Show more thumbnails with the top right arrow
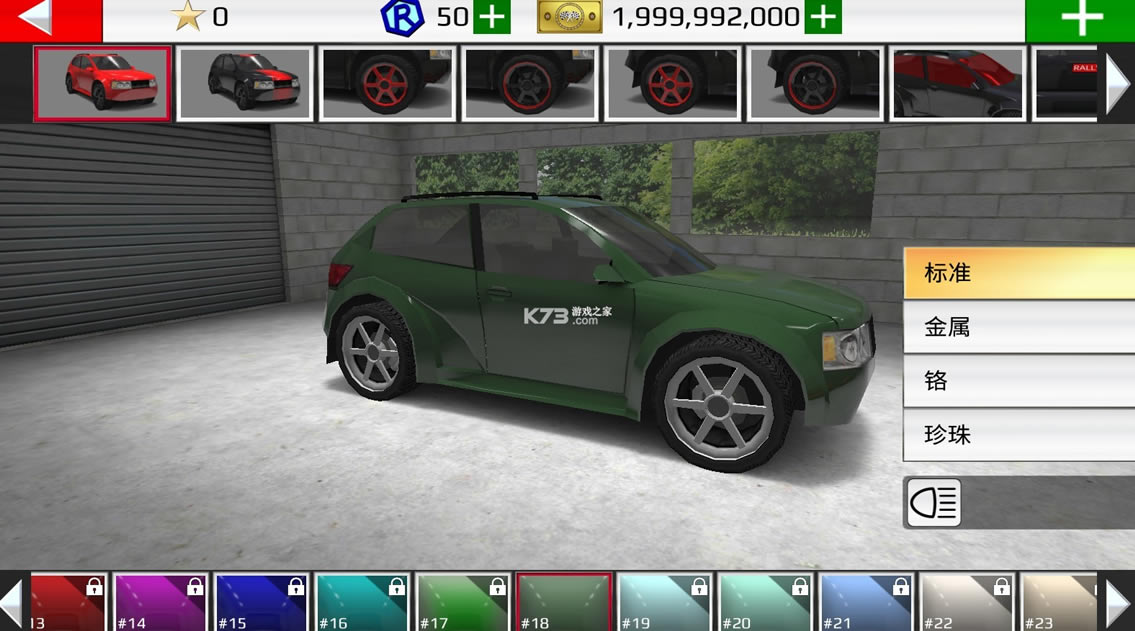Image resolution: width=1135 pixels, height=631 pixels. [x=1118, y=84]
